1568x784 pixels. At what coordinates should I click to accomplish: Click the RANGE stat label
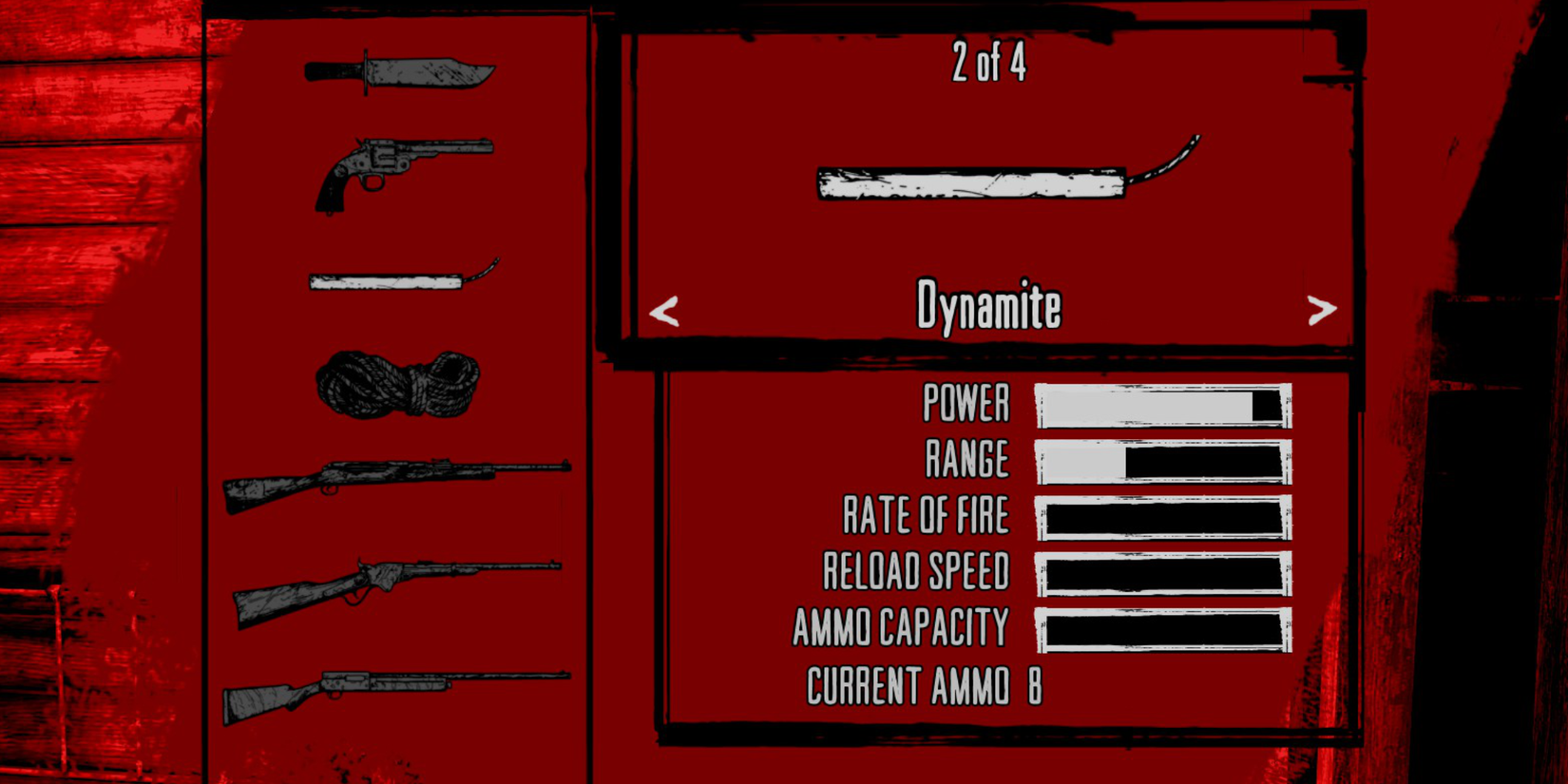pos(968,459)
